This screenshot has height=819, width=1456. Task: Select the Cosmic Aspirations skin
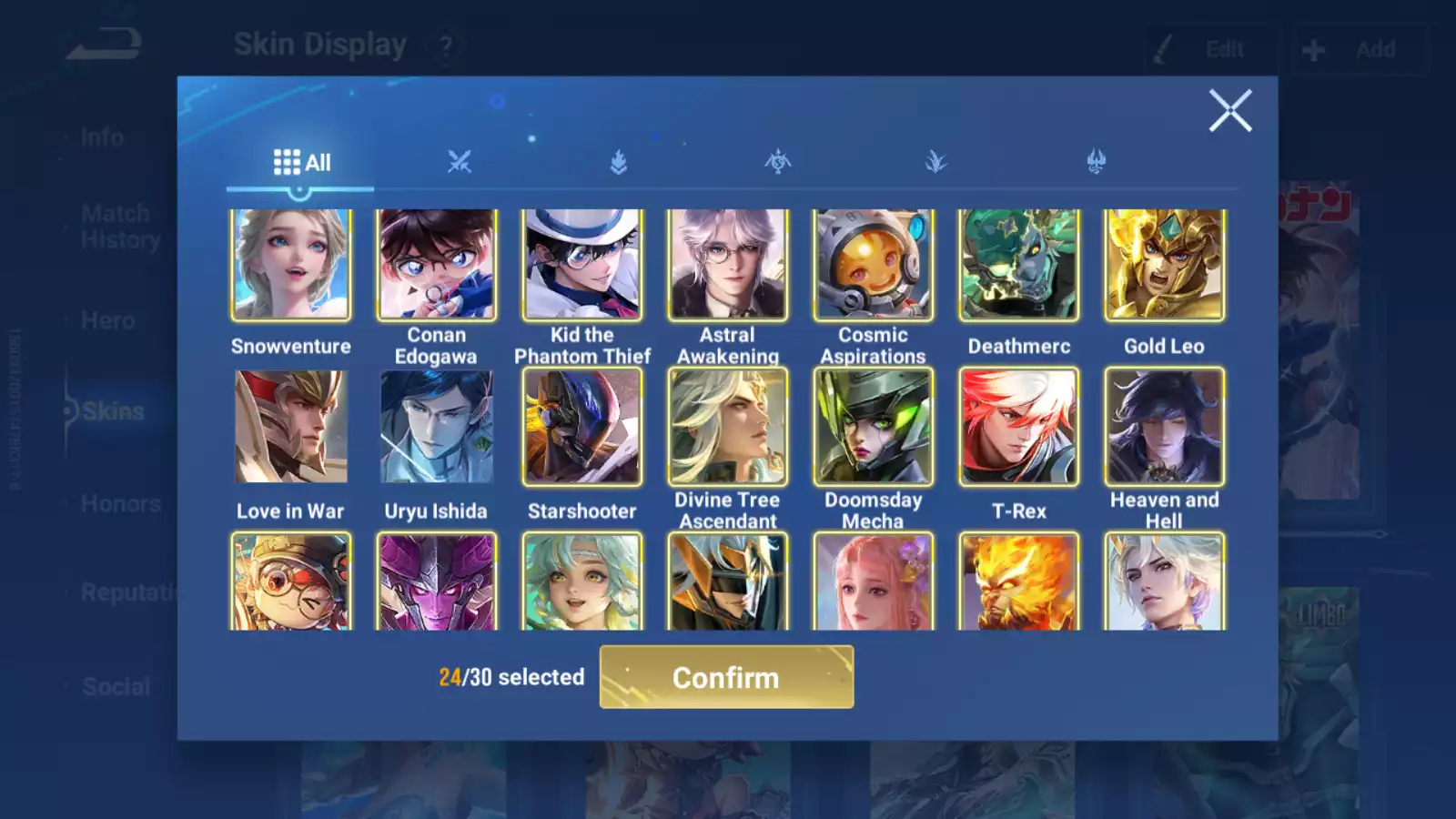pyautogui.click(x=874, y=266)
